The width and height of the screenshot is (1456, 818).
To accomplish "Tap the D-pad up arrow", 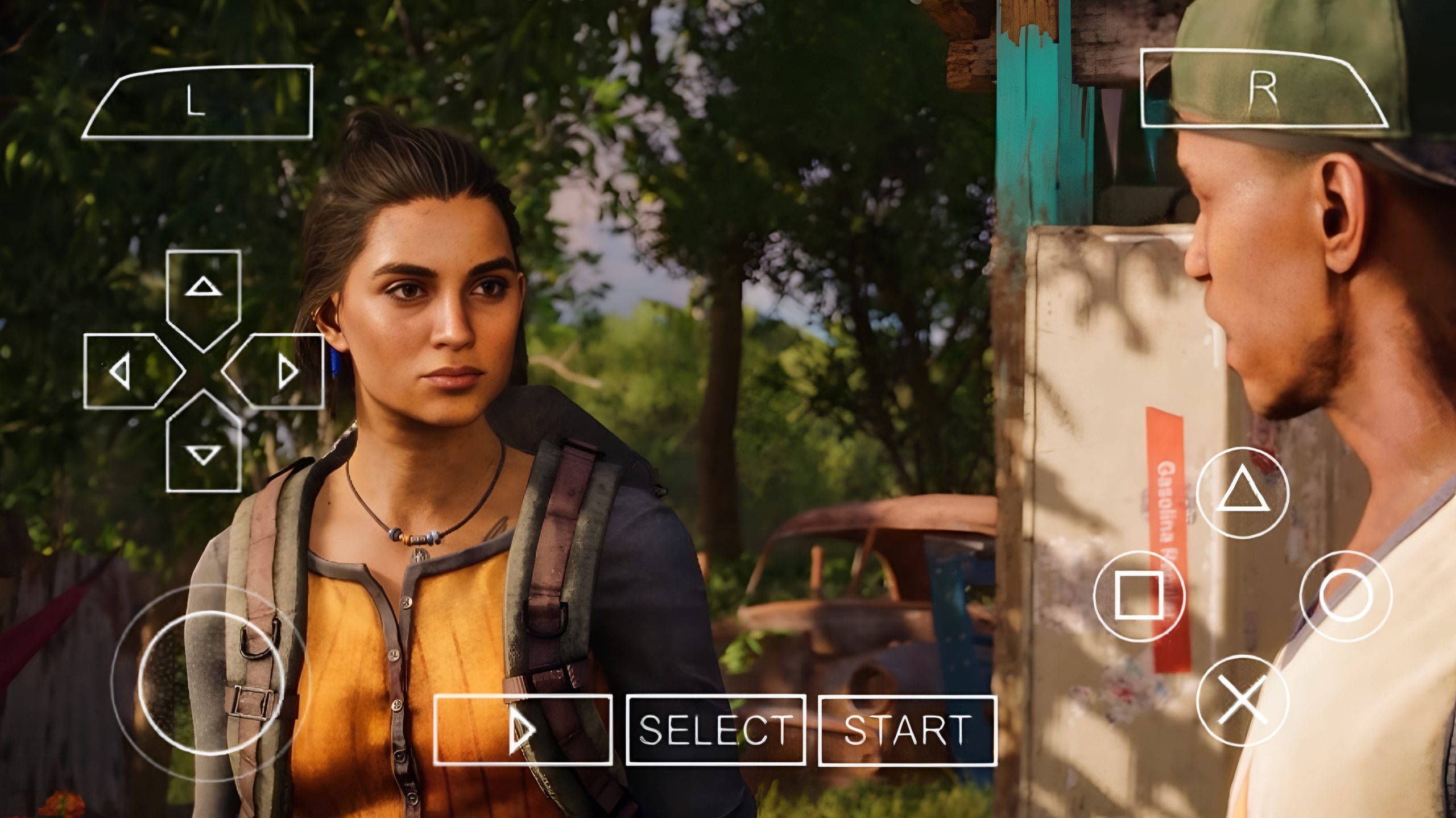I will (x=203, y=290).
